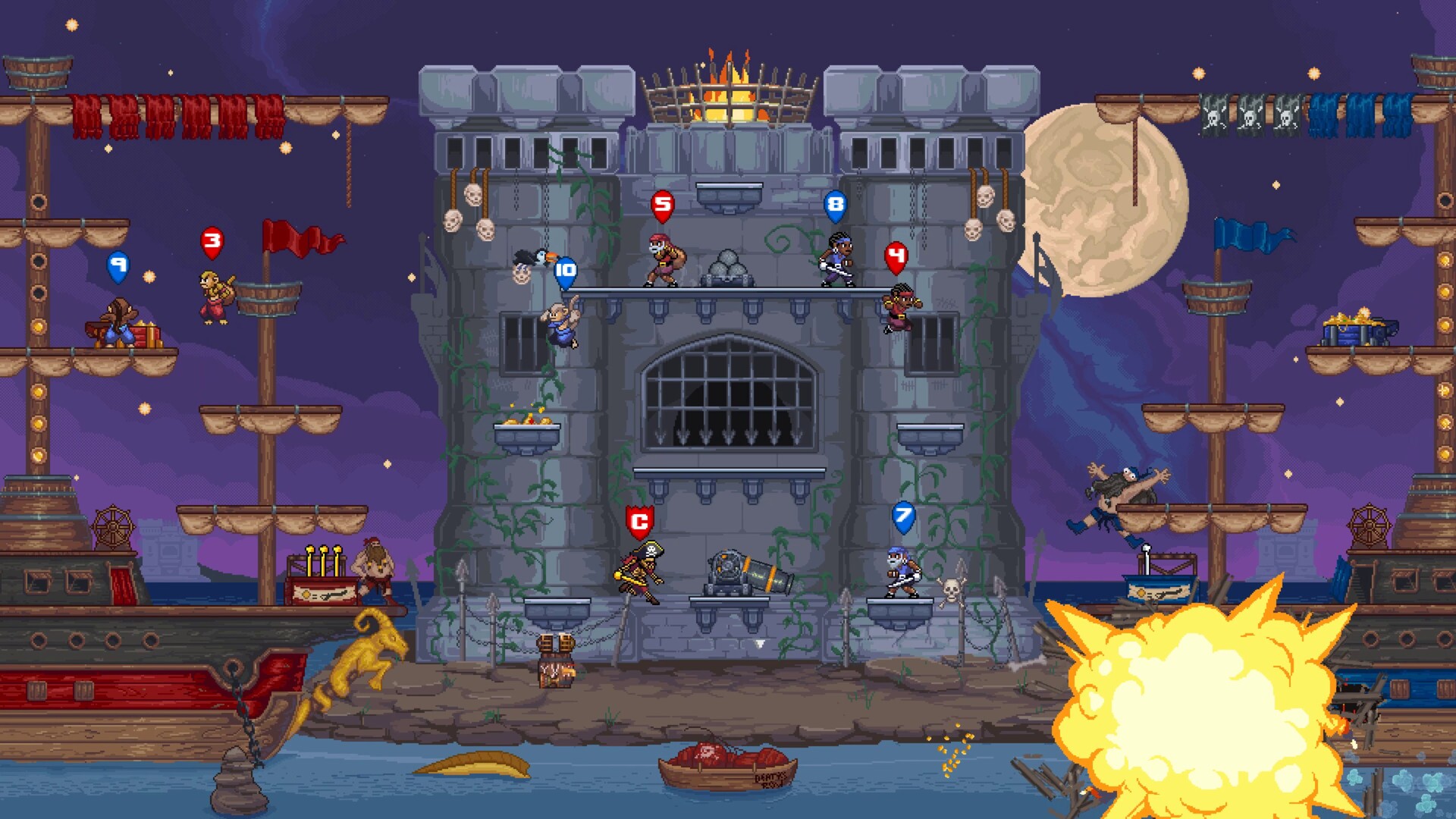The height and width of the screenshot is (819, 1456).
Task: Click the red marker numbered 3
Action: [x=213, y=241]
